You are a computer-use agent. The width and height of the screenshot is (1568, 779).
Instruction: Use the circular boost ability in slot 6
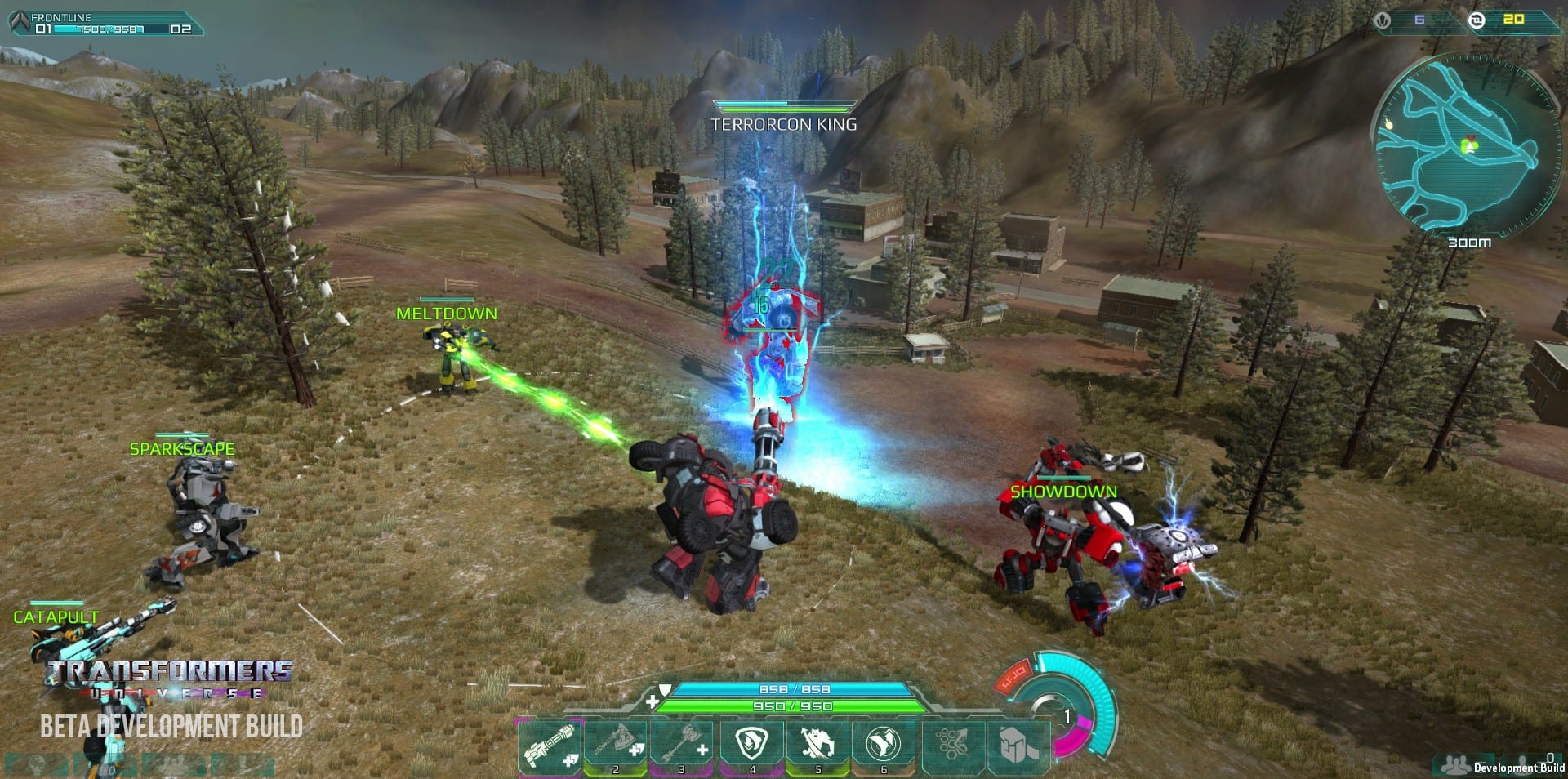884,744
